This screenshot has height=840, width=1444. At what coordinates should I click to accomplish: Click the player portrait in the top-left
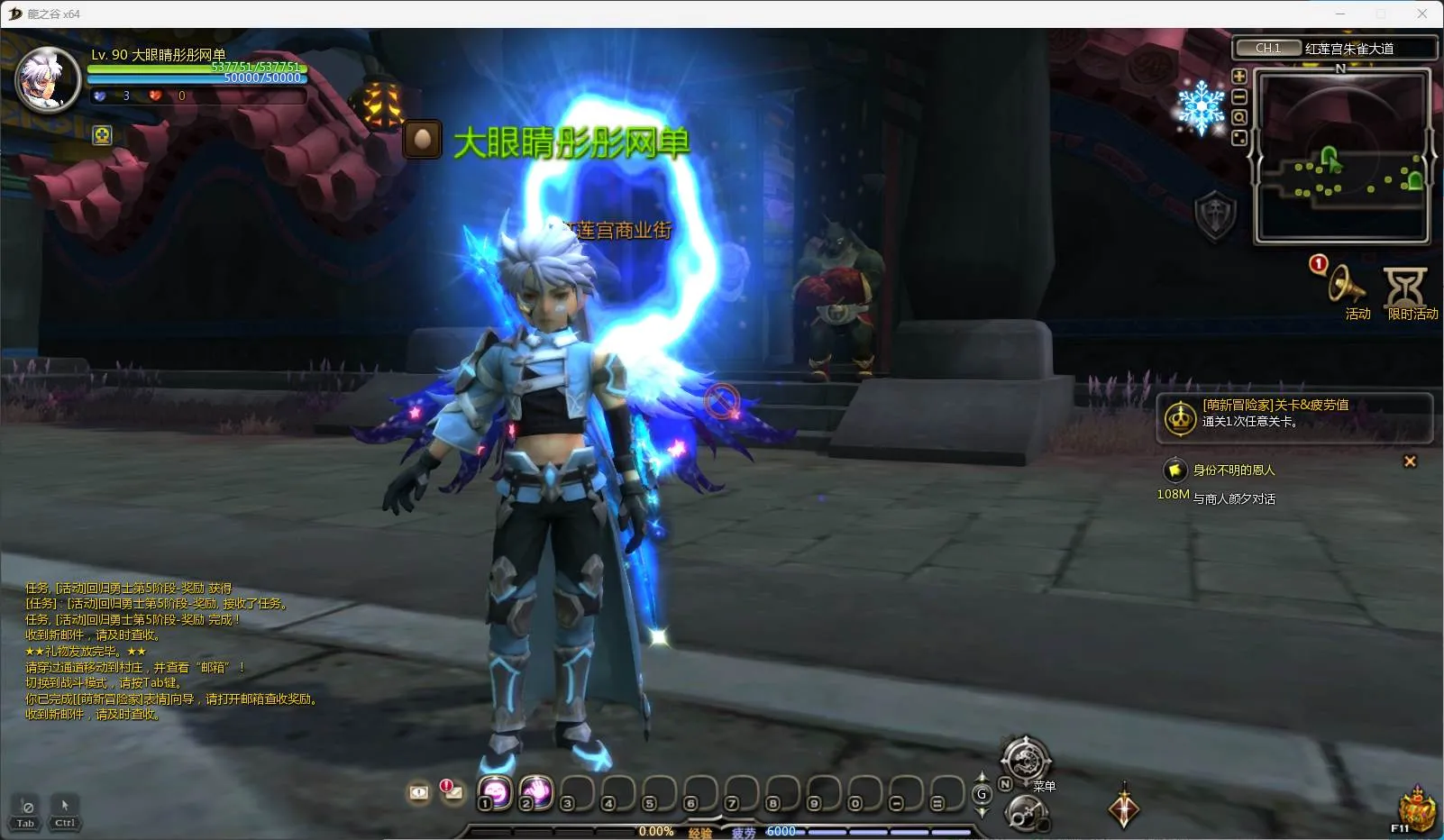pyautogui.click(x=49, y=79)
